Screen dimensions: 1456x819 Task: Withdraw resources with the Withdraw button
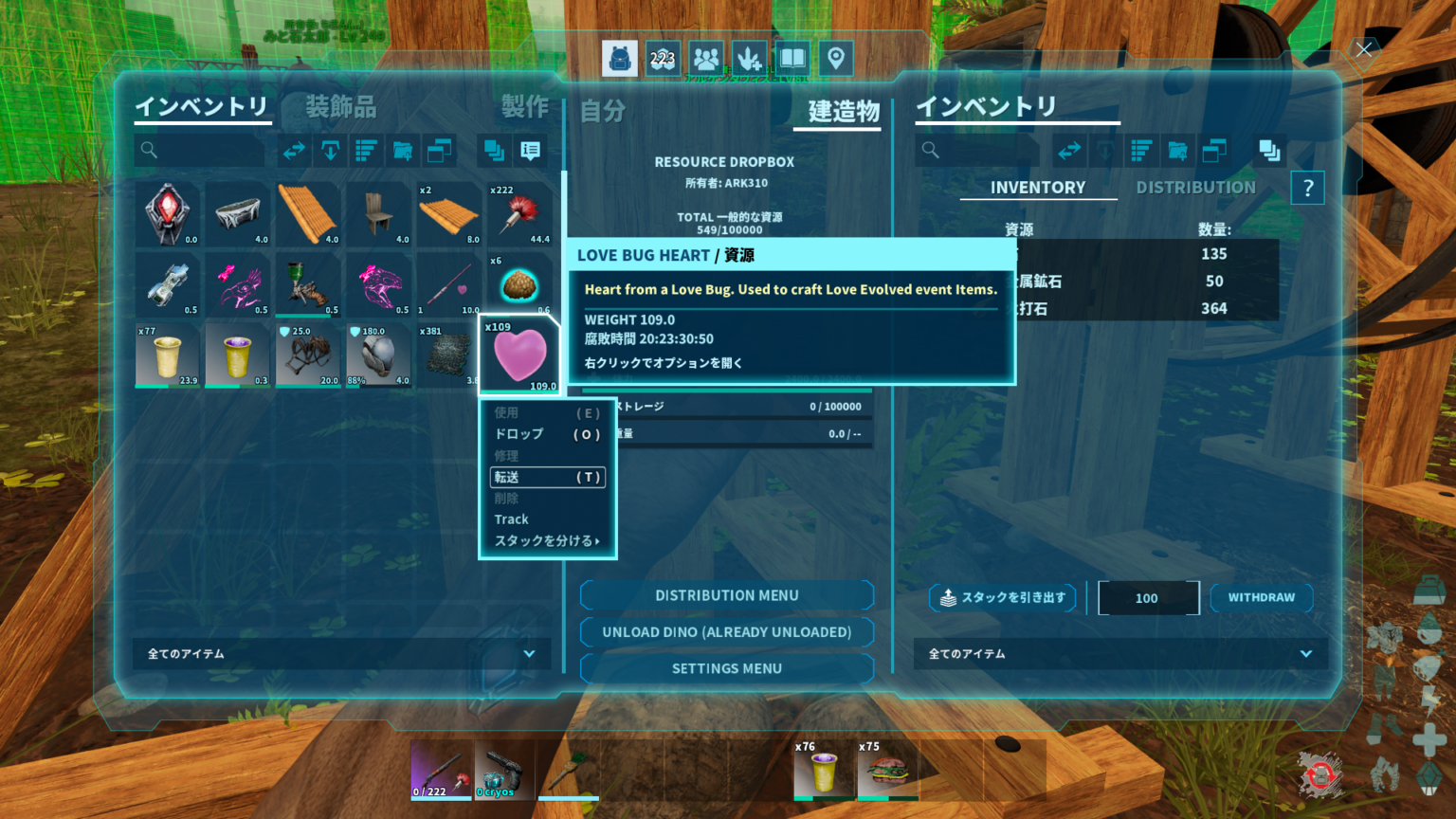tap(1261, 597)
